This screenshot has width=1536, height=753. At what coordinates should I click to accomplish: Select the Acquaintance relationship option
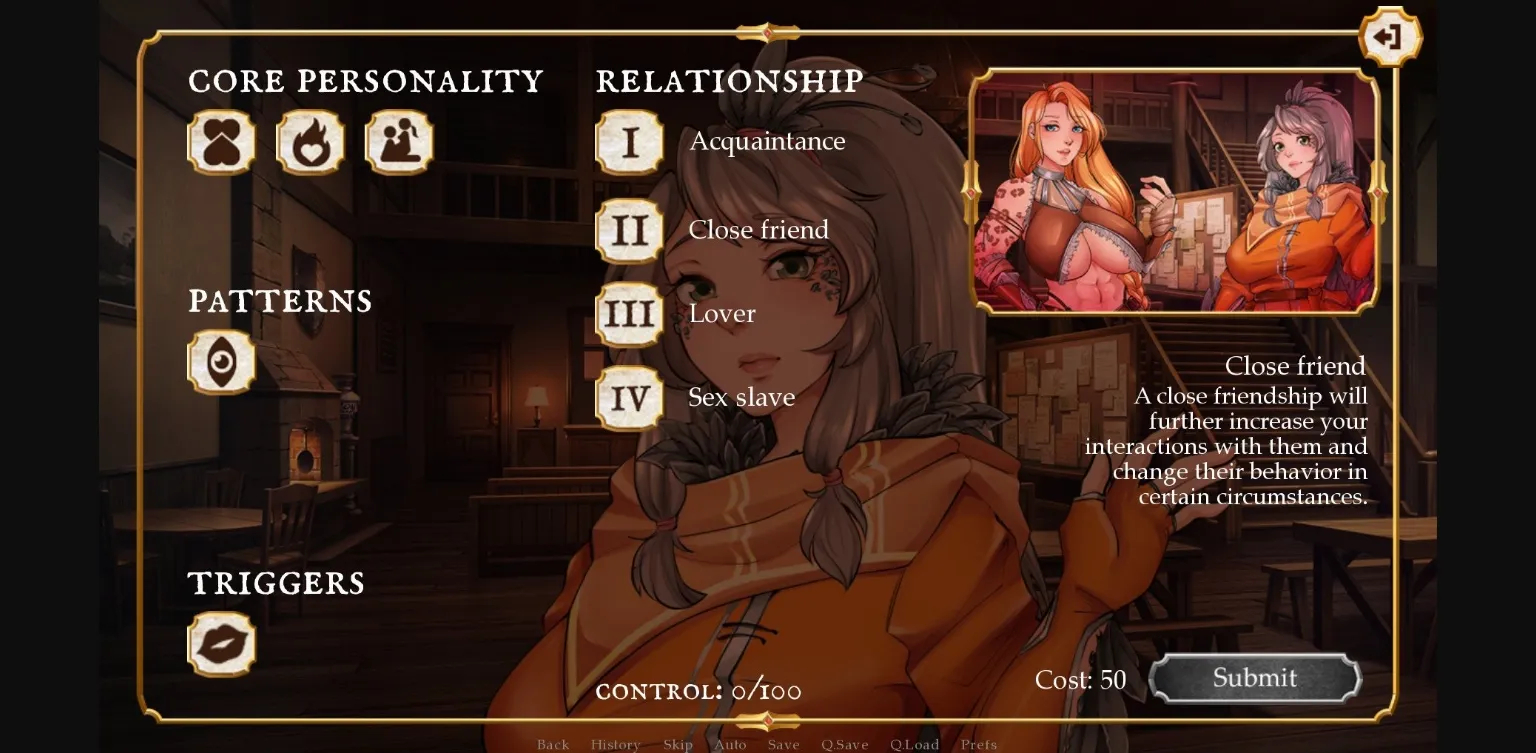[x=767, y=141]
